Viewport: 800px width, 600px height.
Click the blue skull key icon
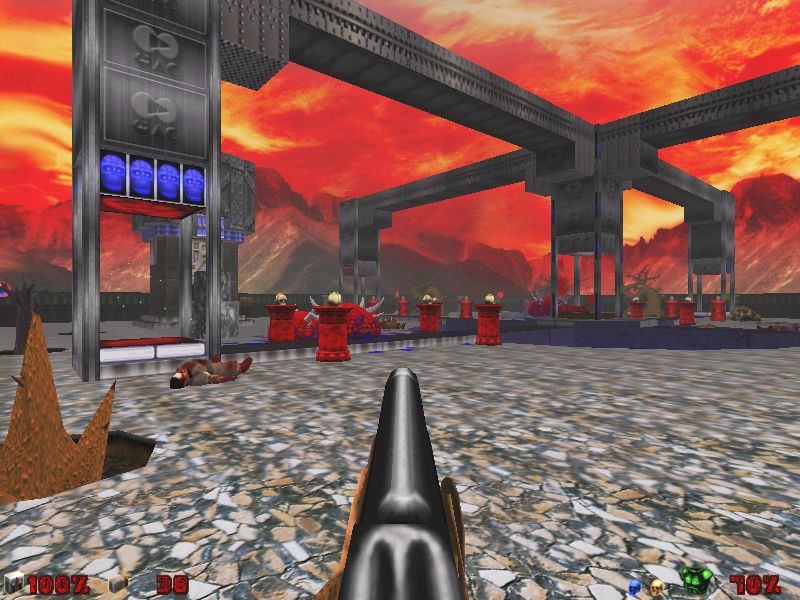(x=635, y=585)
